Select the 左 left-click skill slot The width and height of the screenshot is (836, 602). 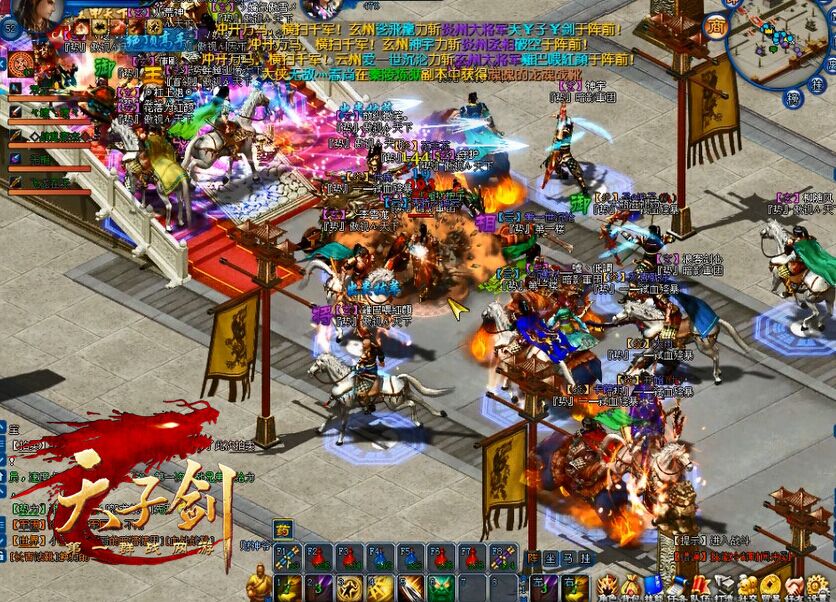point(540,587)
